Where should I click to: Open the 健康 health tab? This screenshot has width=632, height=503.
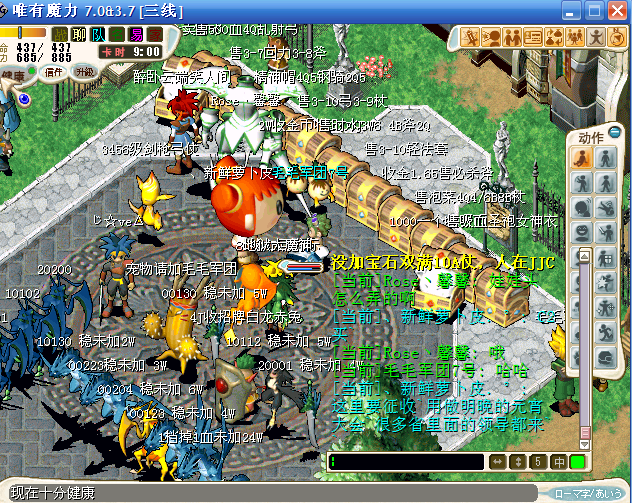click(13, 72)
